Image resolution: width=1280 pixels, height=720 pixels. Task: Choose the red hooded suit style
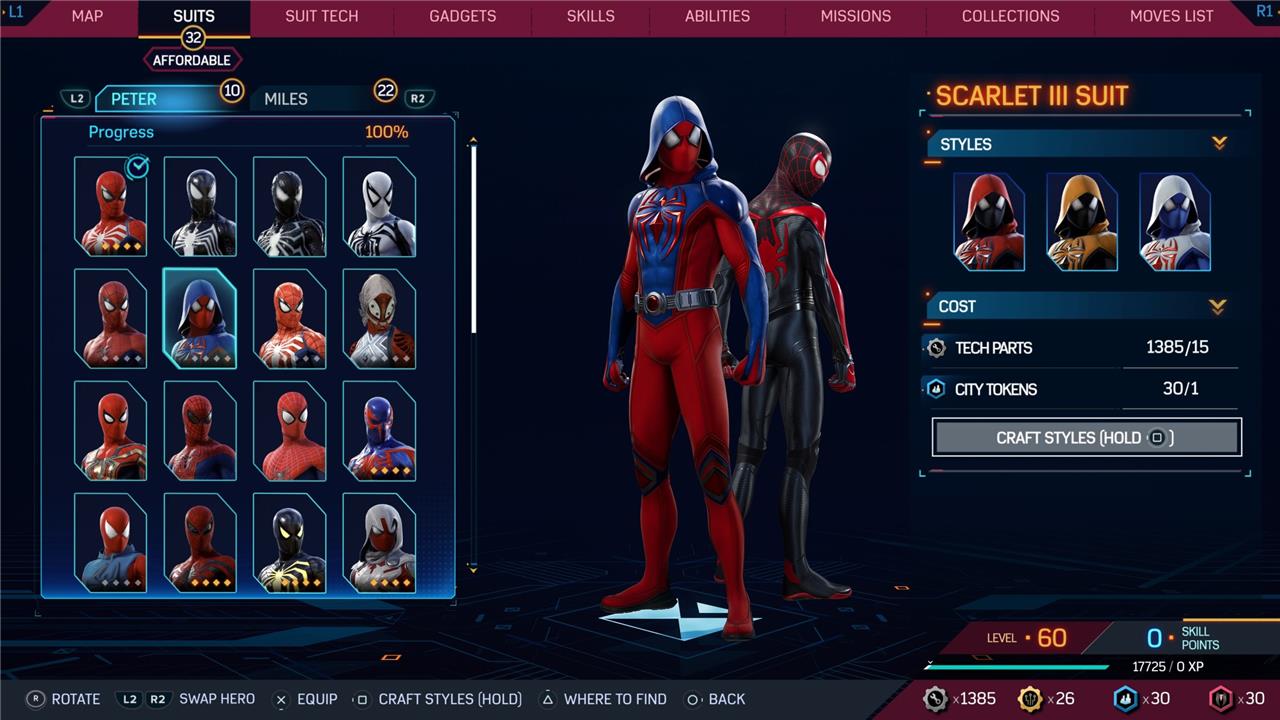tap(989, 221)
